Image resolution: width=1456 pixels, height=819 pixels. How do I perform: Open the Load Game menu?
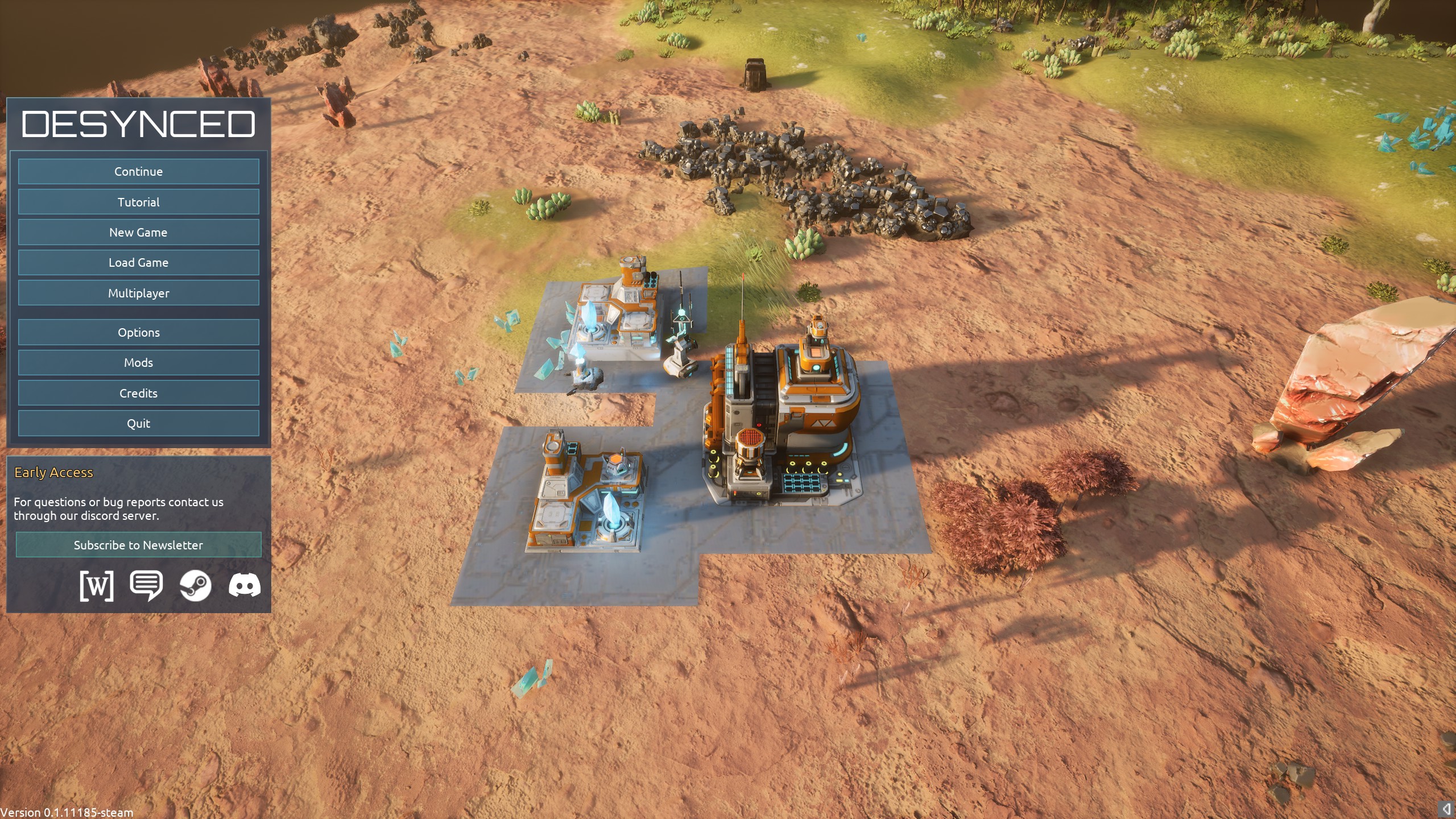(x=138, y=263)
